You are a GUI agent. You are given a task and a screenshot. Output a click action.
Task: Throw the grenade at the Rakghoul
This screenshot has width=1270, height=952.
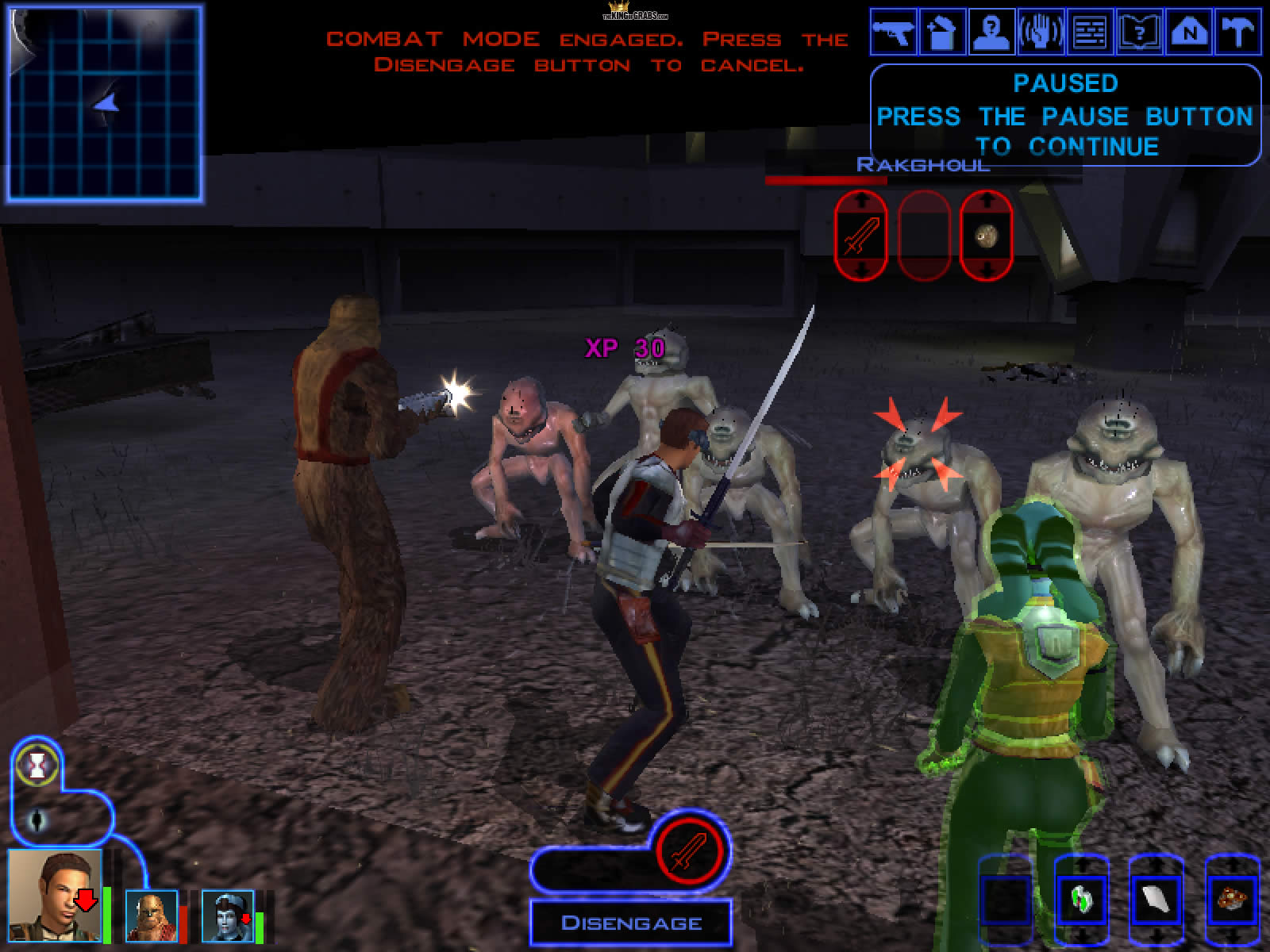[x=986, y=235]
